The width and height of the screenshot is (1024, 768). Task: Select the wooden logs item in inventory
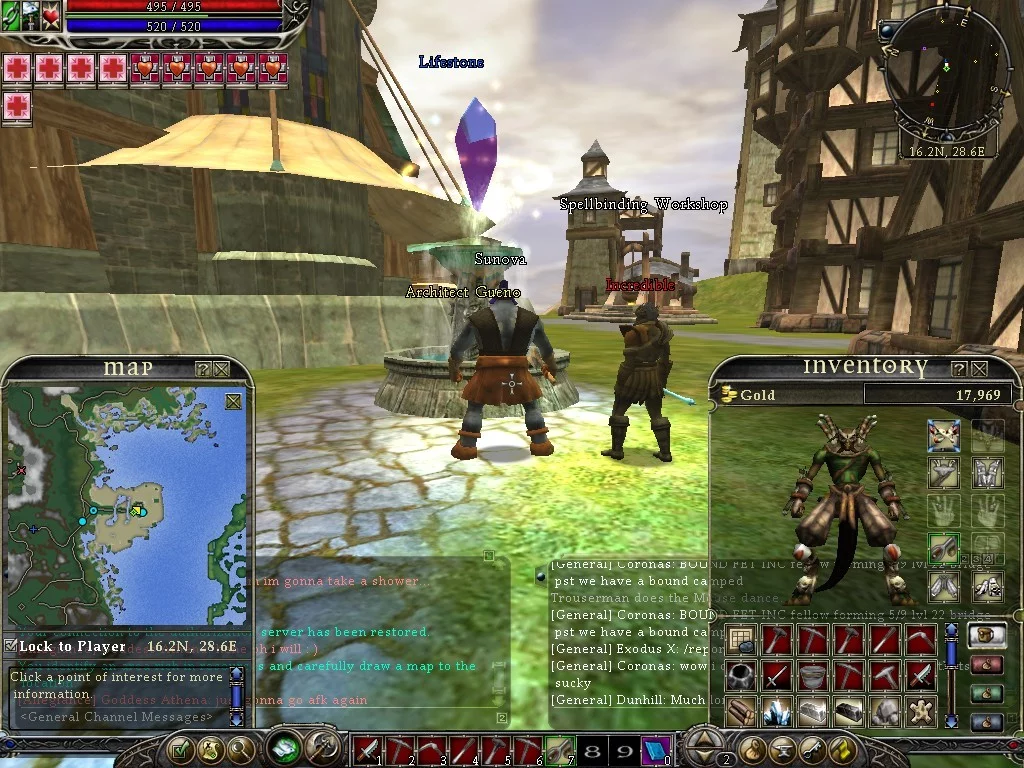click(740, 712)
